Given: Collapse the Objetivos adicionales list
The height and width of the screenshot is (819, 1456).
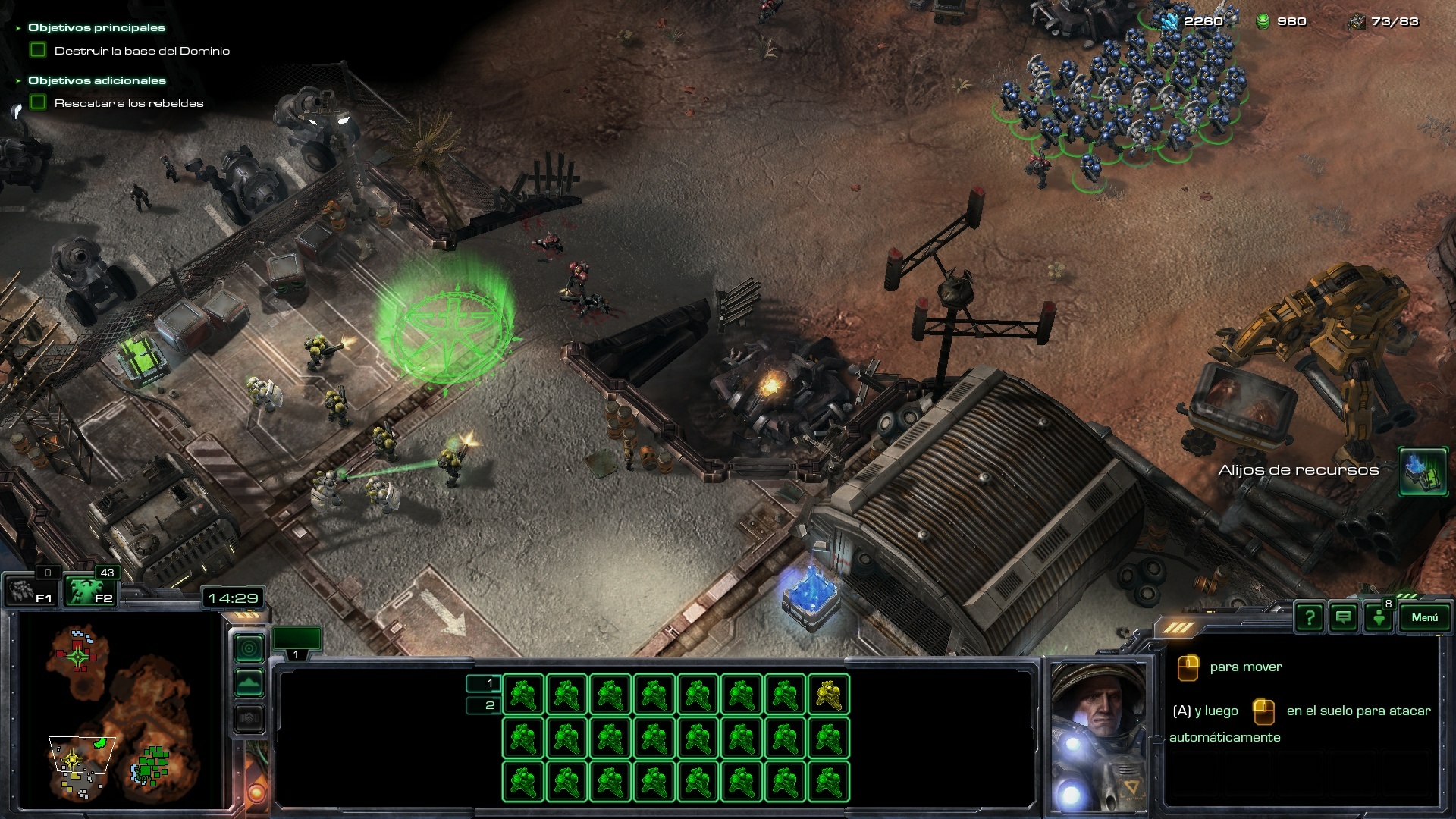Looking at the screenshot, I should point(19,80).
